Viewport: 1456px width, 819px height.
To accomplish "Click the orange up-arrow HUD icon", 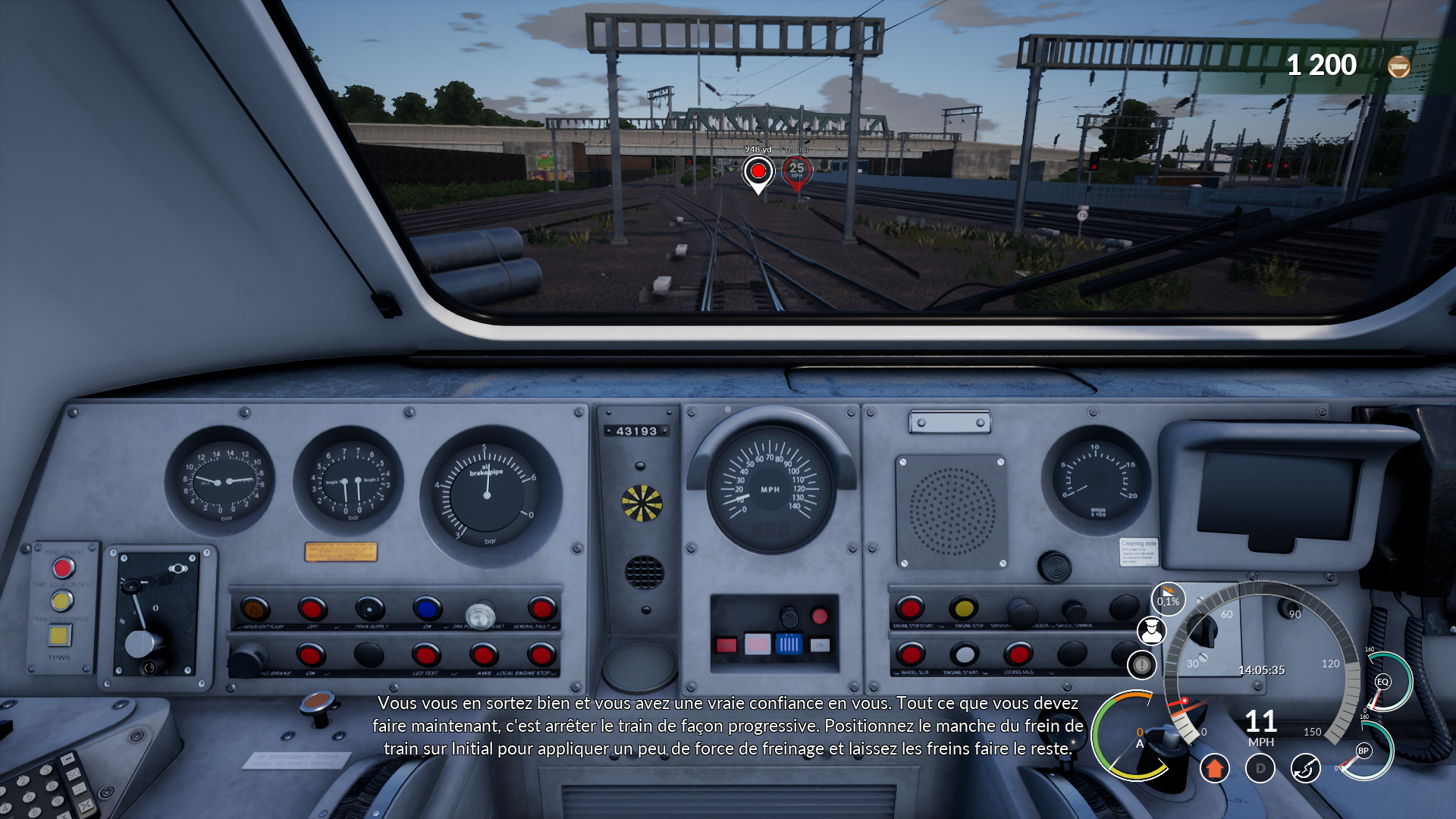I will [x=1214, y=768].
